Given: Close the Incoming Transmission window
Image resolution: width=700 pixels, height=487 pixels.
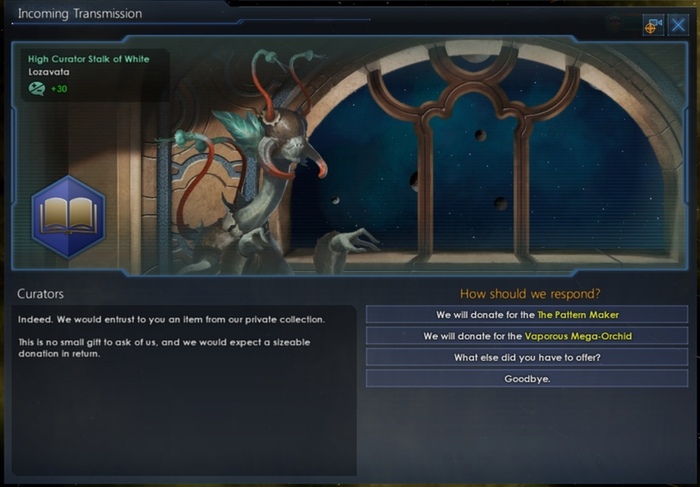Looking at the screenshot, I should coord(678,26).
